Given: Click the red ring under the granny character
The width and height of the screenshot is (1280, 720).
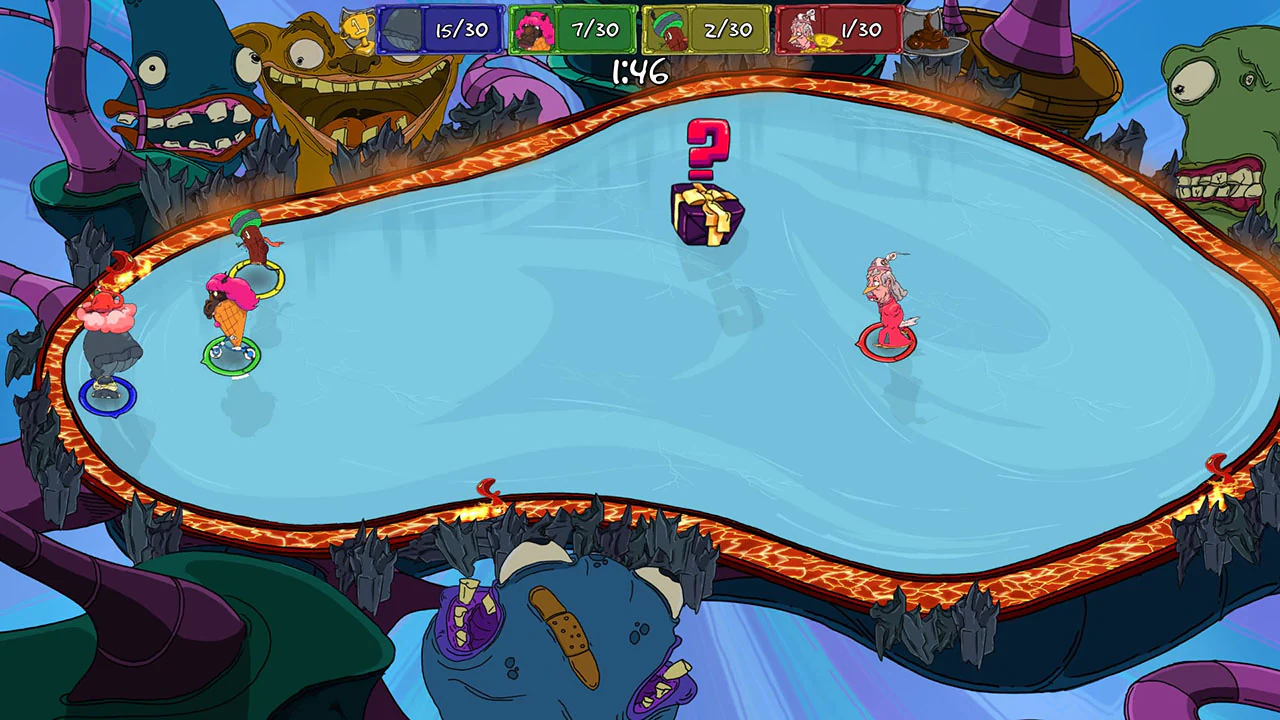Looking at the screenshot, I should tap(886, 341).
